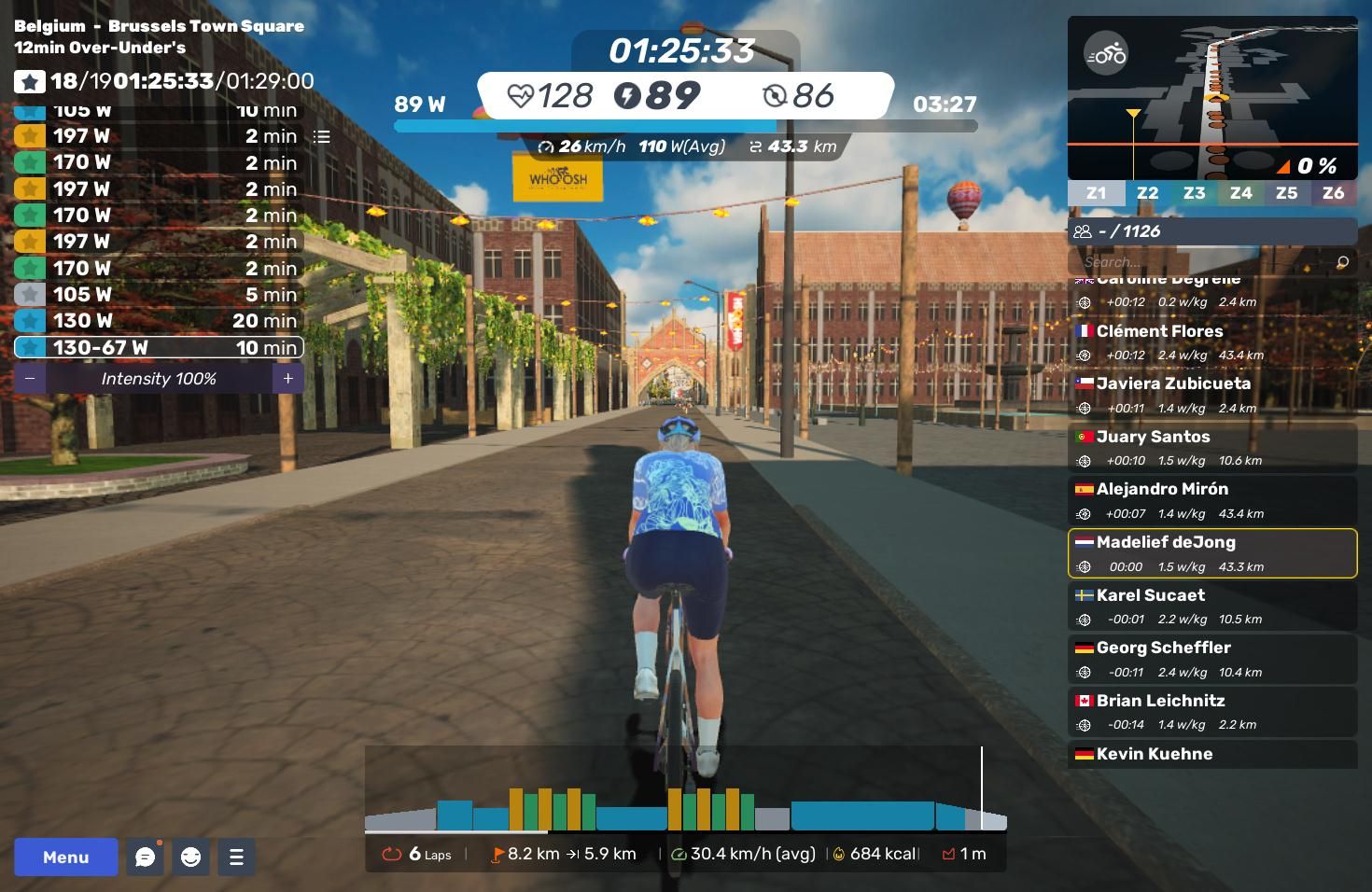Select rider Brian Leichnitz
Viewport: 1372px width, 892px height.
click(1211, 711)
